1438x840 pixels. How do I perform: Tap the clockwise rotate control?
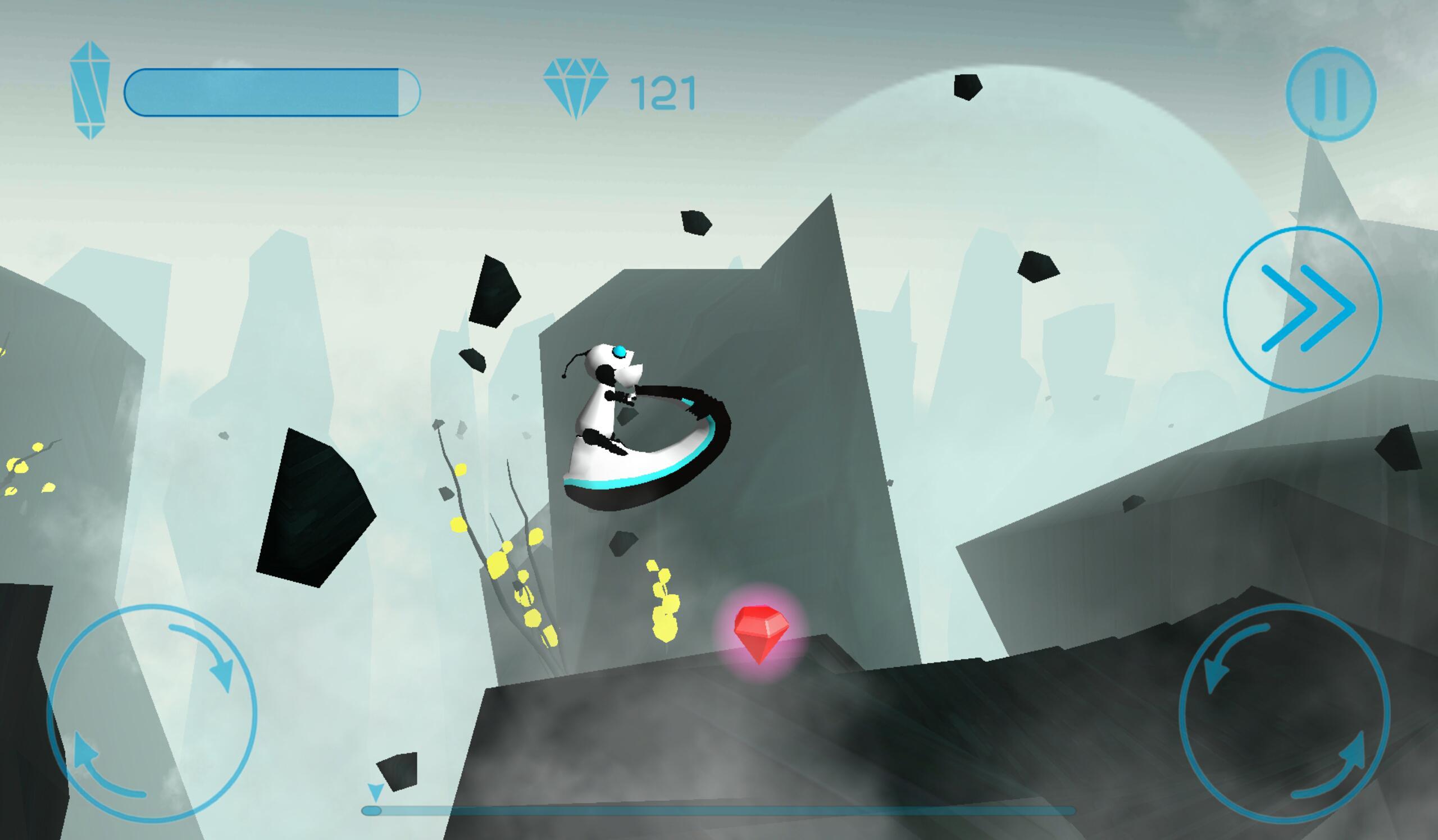pyautogui.click(x=152, y=714)
